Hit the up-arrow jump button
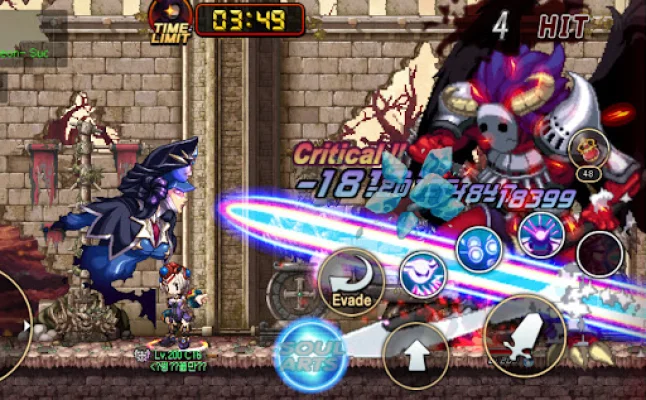The image size is (646, 400). click(x=416, y=353)
